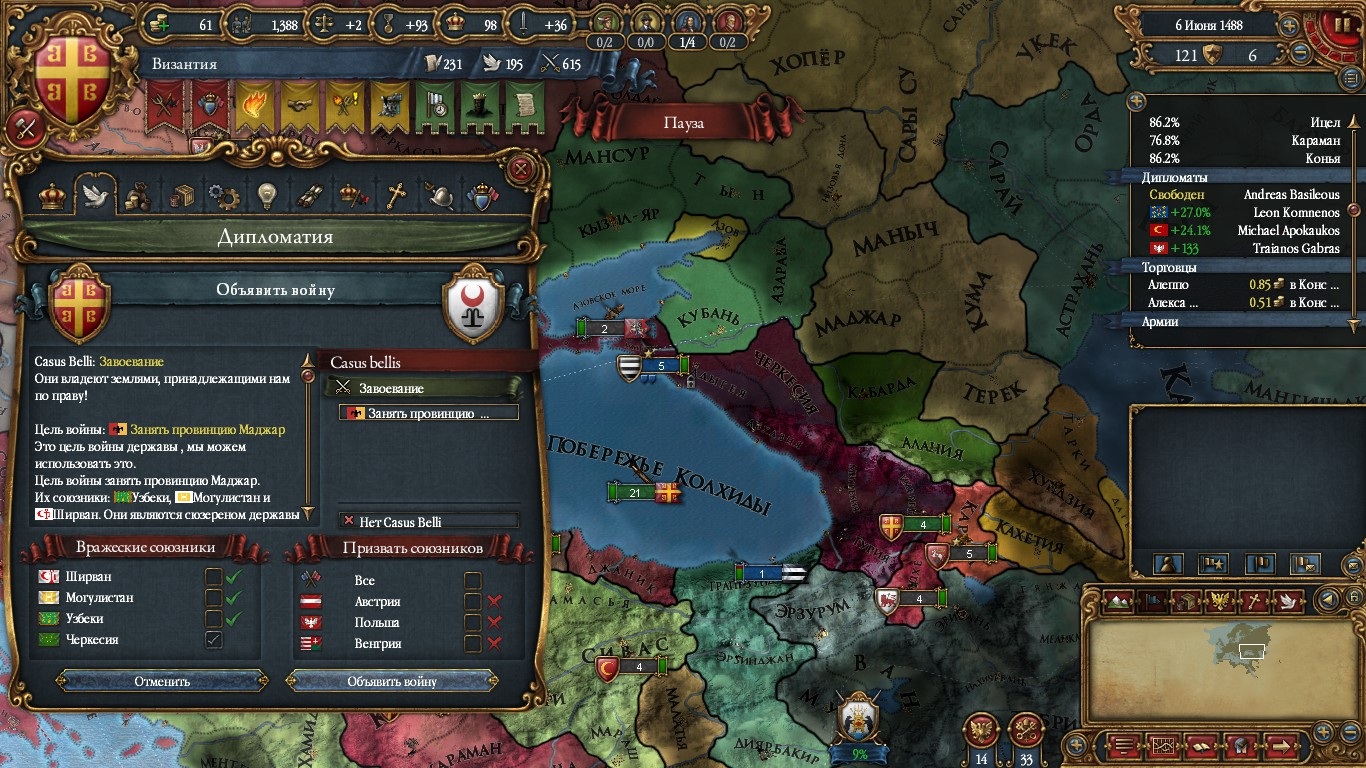The height and width of the screenshot is (768, 1366).
Task: Switch to the cross religion tab
Action: (x=397, y=196)
